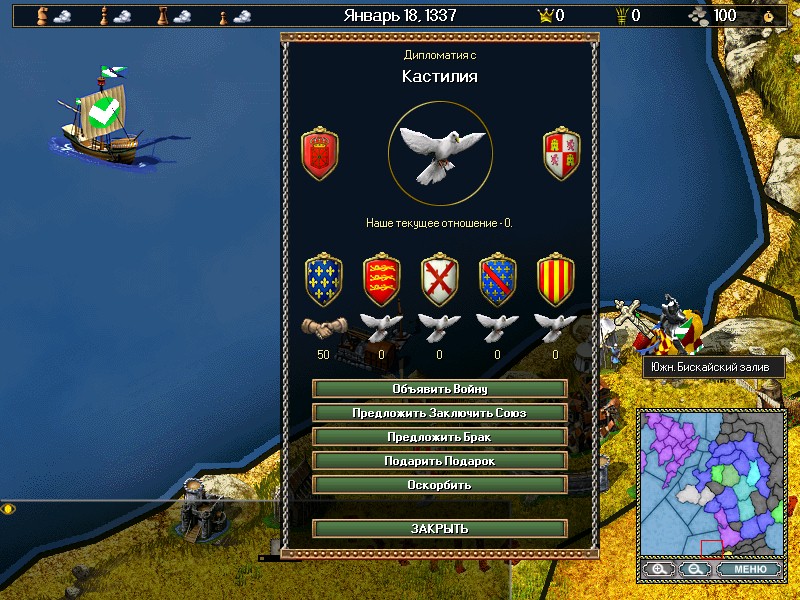Viewport: 800px width, 600px height.
Task: Declare war with the Объявить Войну button
Action: coord(440,388)
